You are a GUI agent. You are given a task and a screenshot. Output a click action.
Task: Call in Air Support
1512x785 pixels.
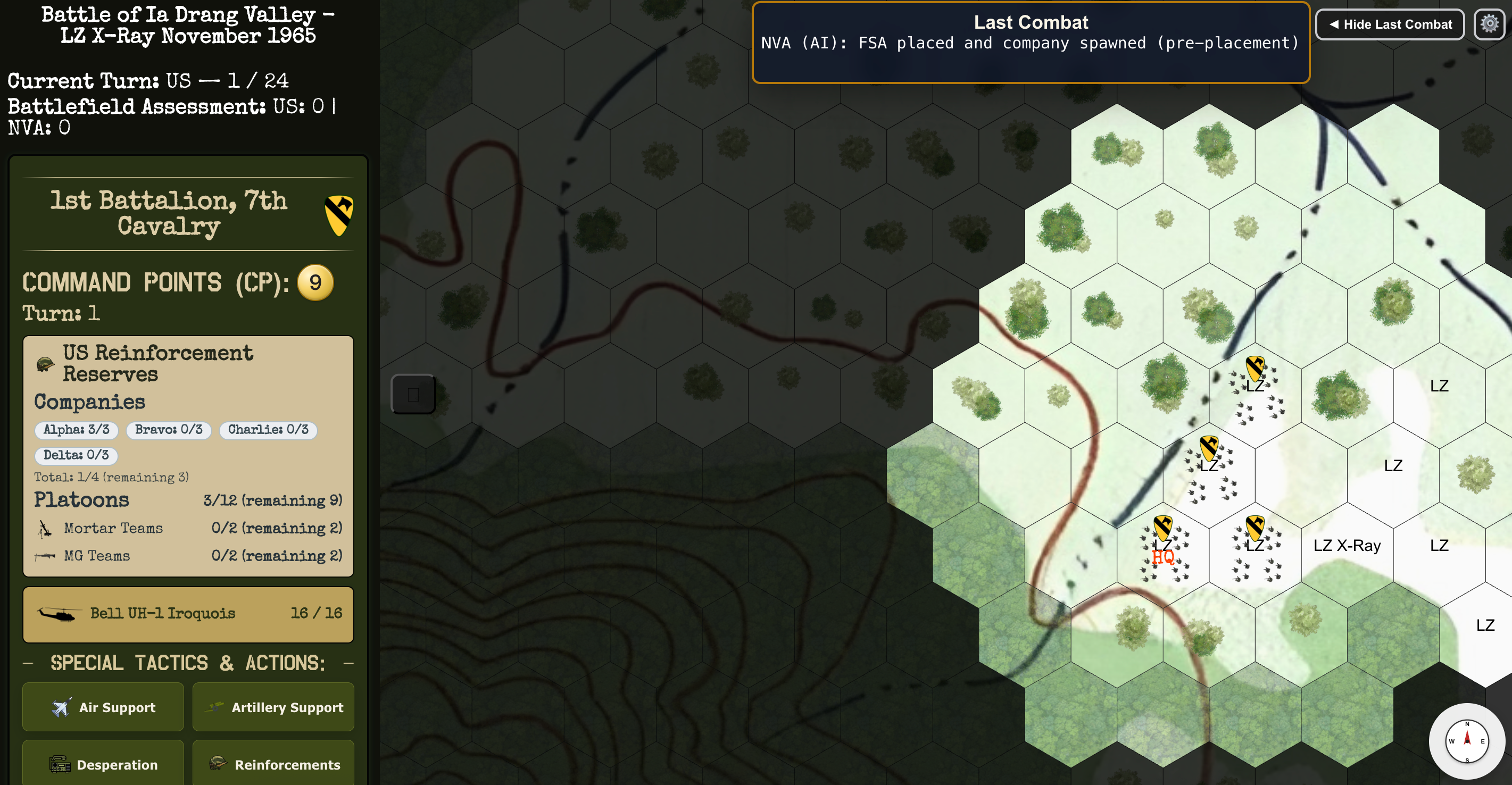103,707
